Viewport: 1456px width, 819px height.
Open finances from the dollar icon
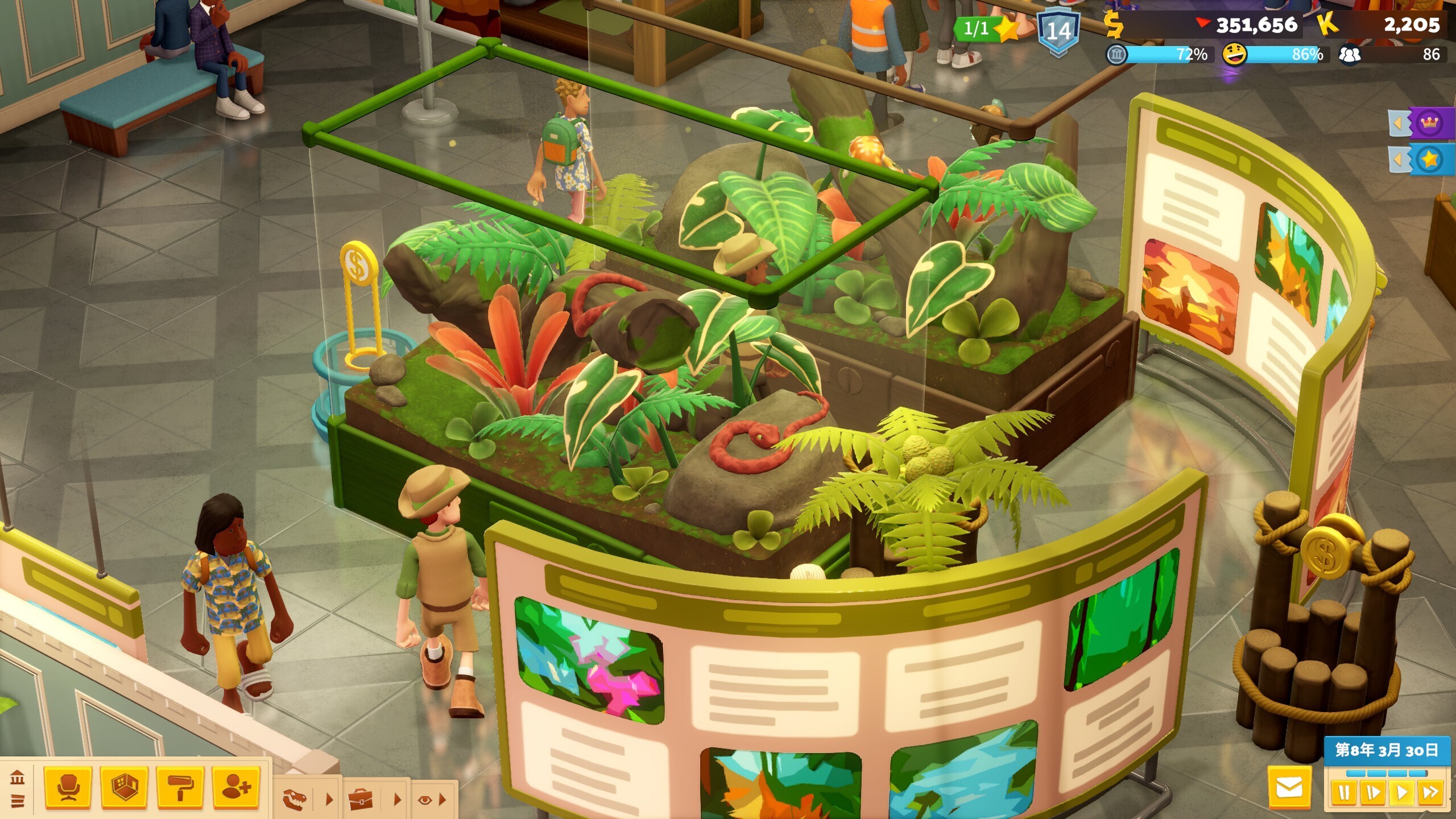[1114, 24]
